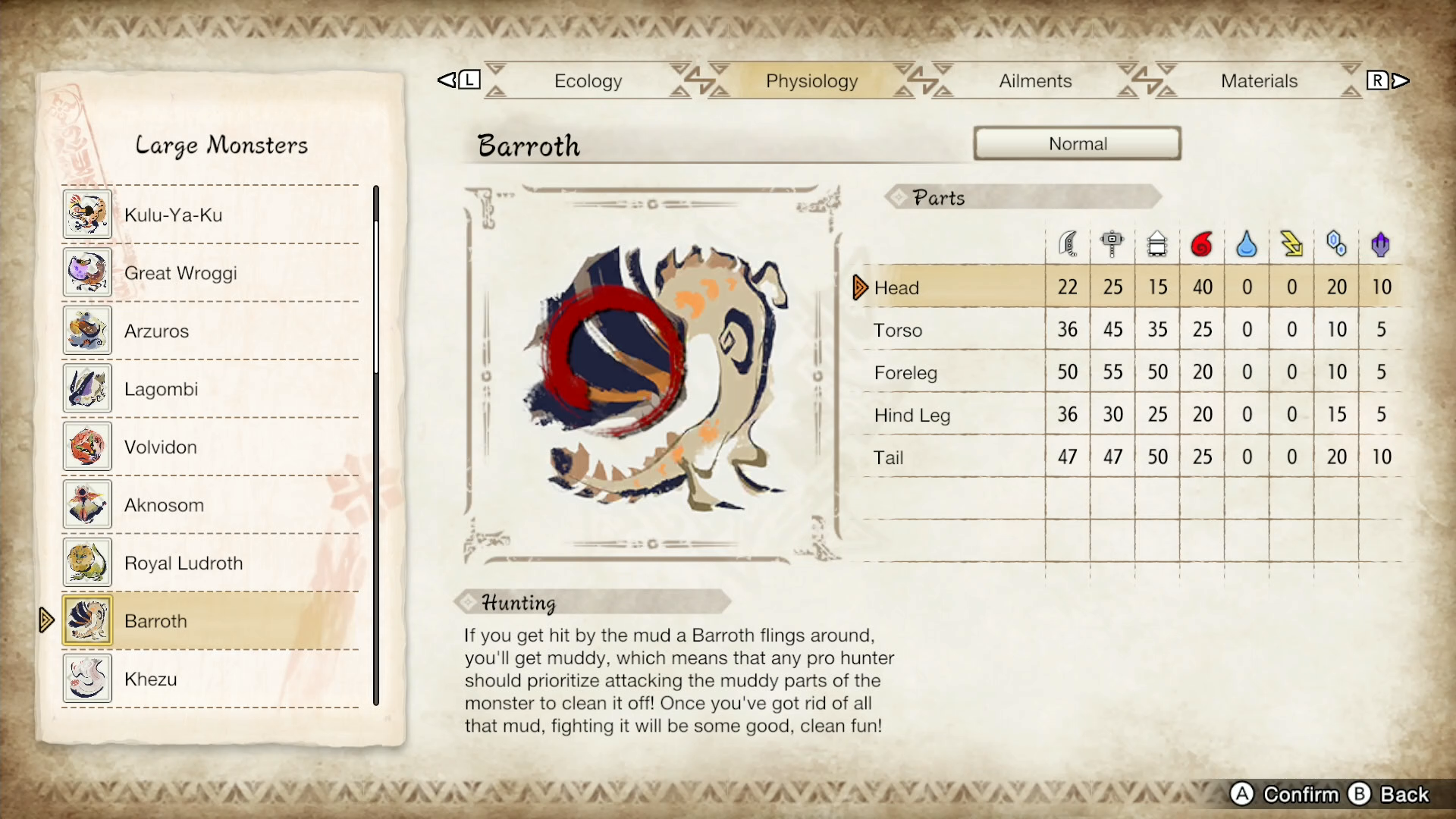This screenshot has height=819, width=1456.
Task: Switch to the Ailments tab
Action: pyautogui.click(x=1034, y=80)
